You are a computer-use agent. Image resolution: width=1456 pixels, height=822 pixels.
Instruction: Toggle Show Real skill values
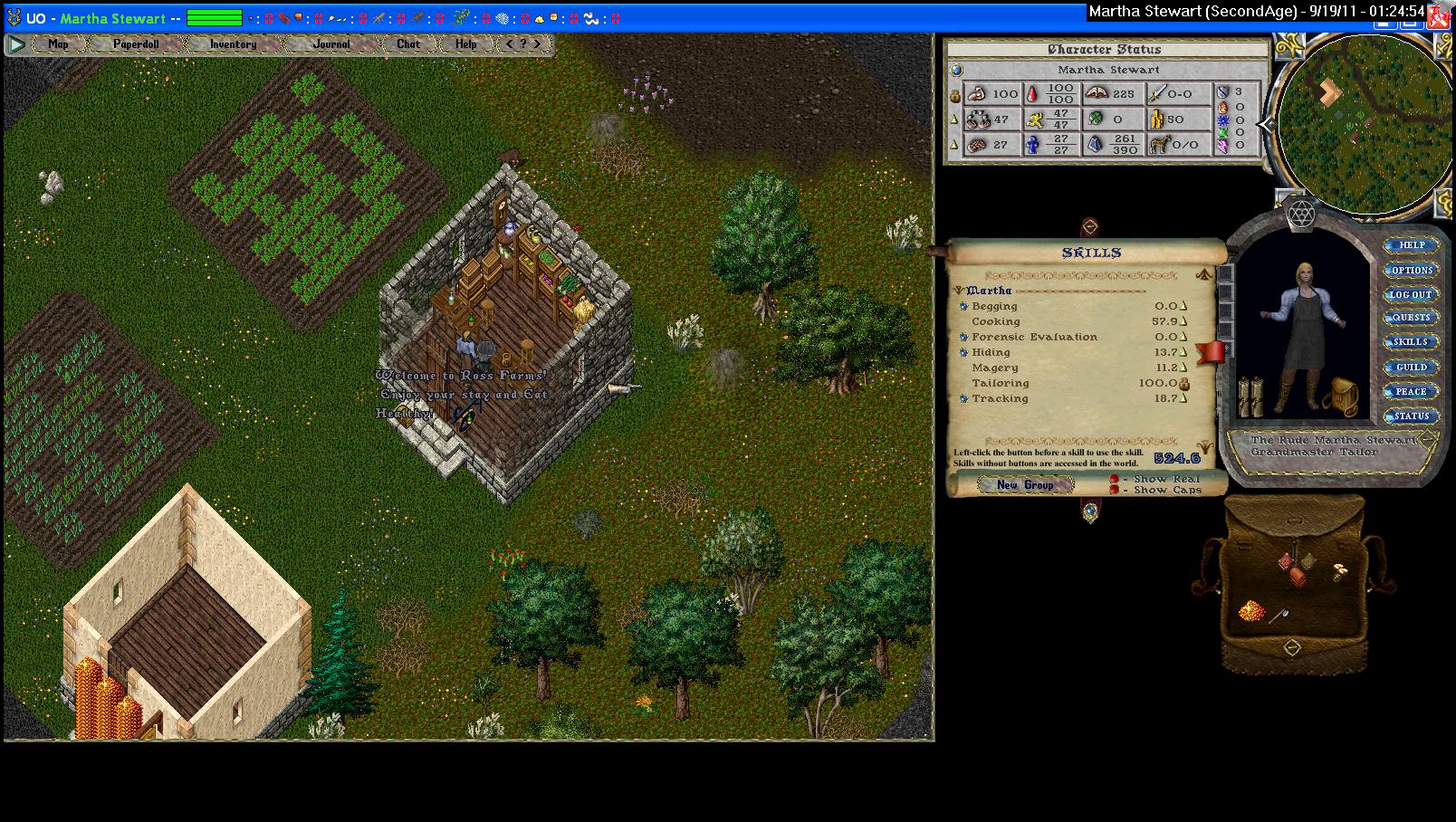pyautogui.click(x=1115, y=479)
